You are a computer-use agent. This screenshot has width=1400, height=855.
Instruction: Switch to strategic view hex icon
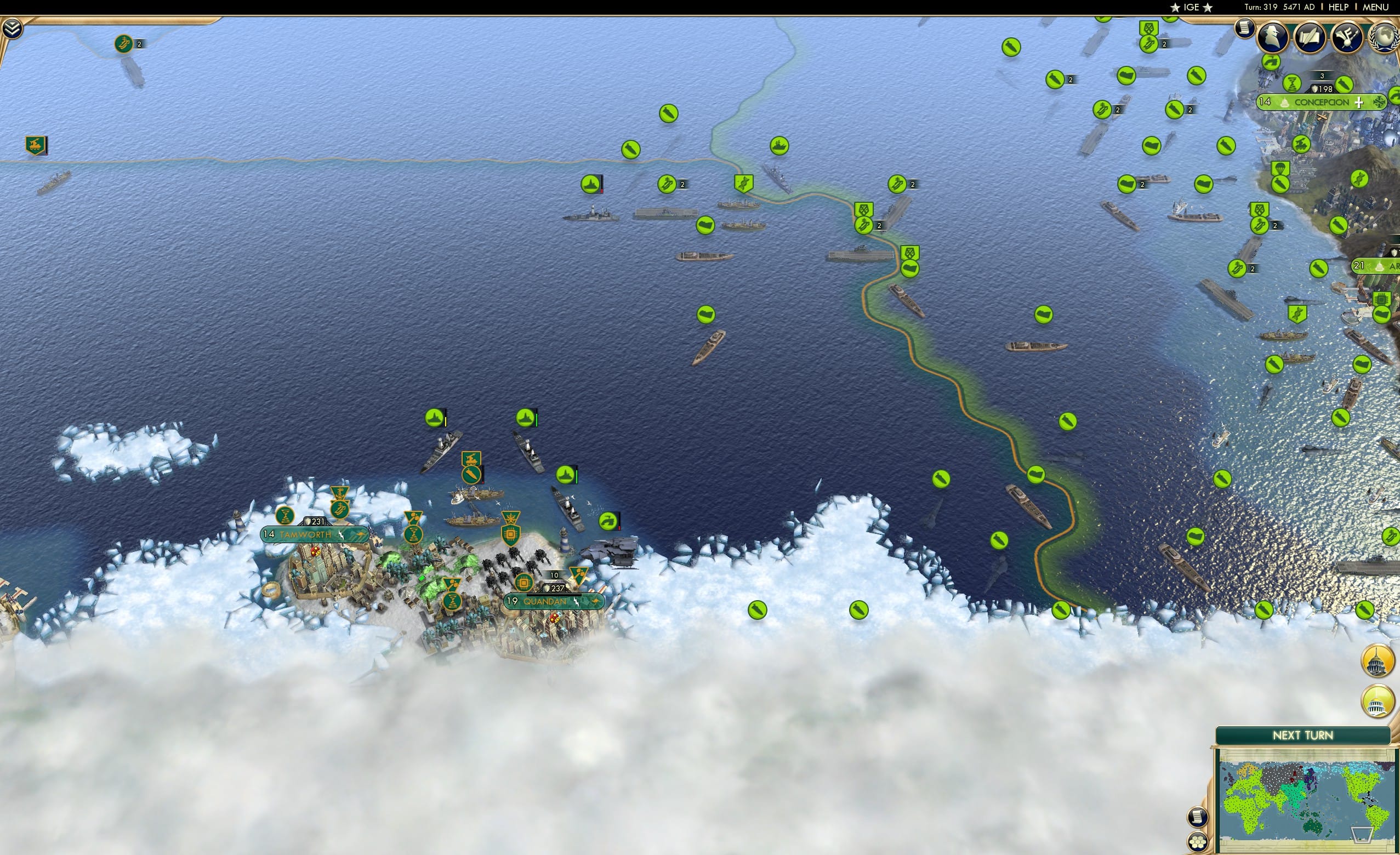[x=1198, y=842]
